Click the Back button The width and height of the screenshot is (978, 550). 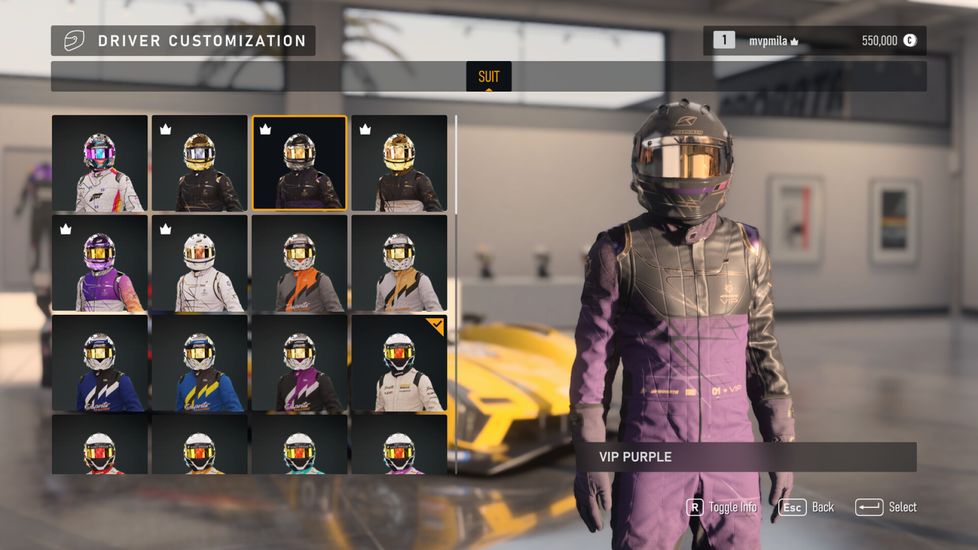[x=807, y=507]
